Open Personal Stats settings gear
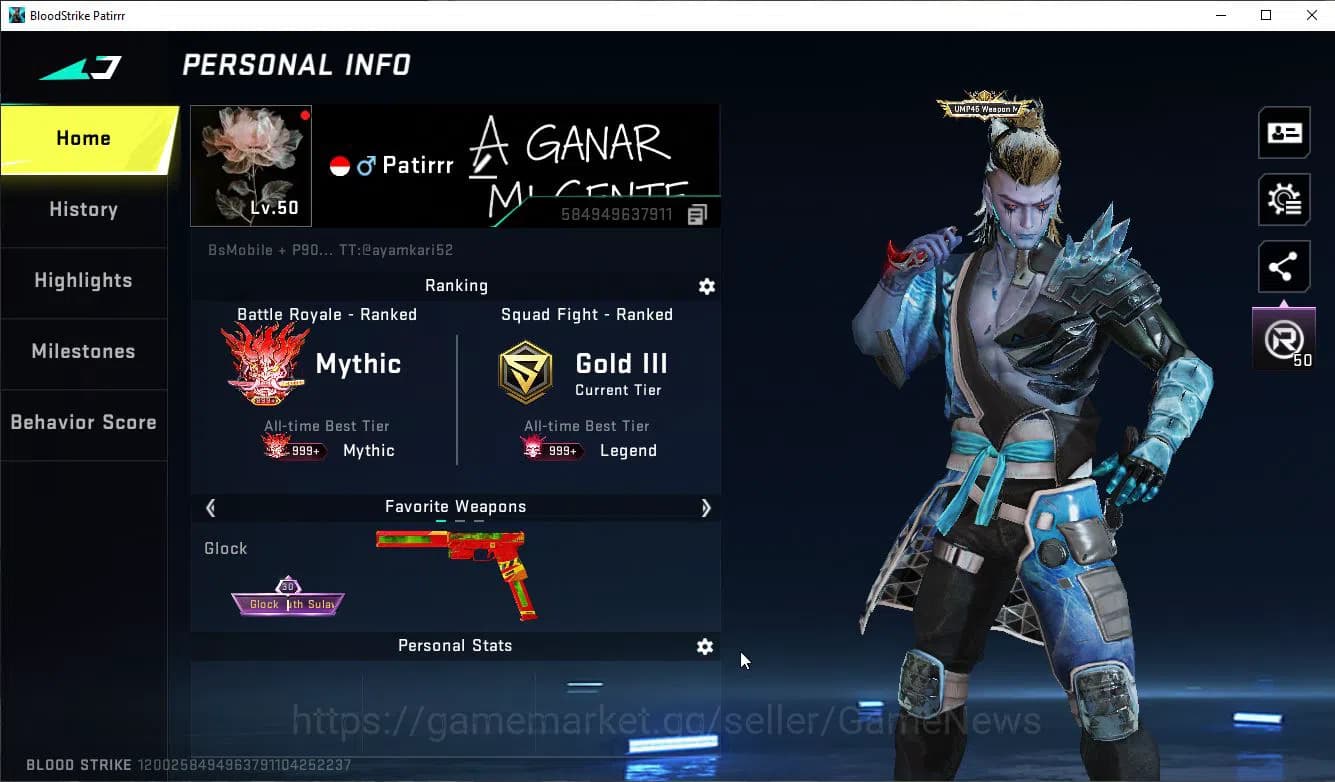1335x782 pixels. point(705,647)
